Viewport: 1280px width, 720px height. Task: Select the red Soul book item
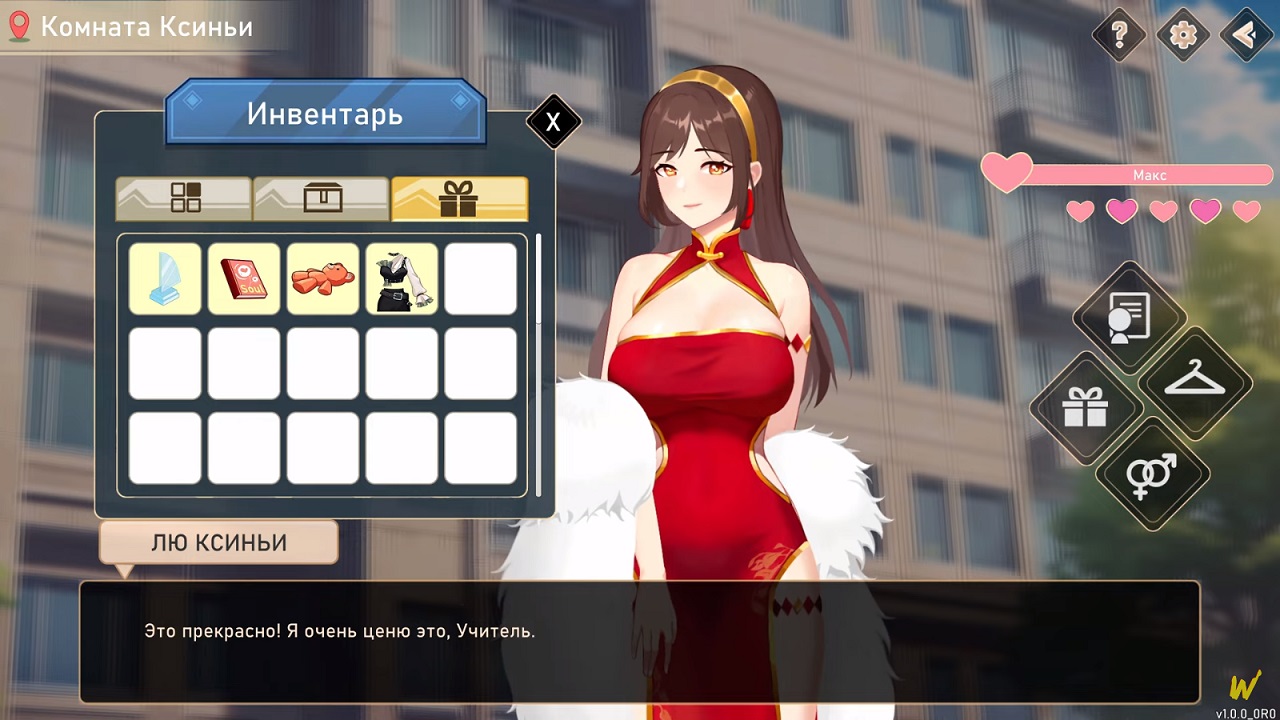tap(243, 278)
